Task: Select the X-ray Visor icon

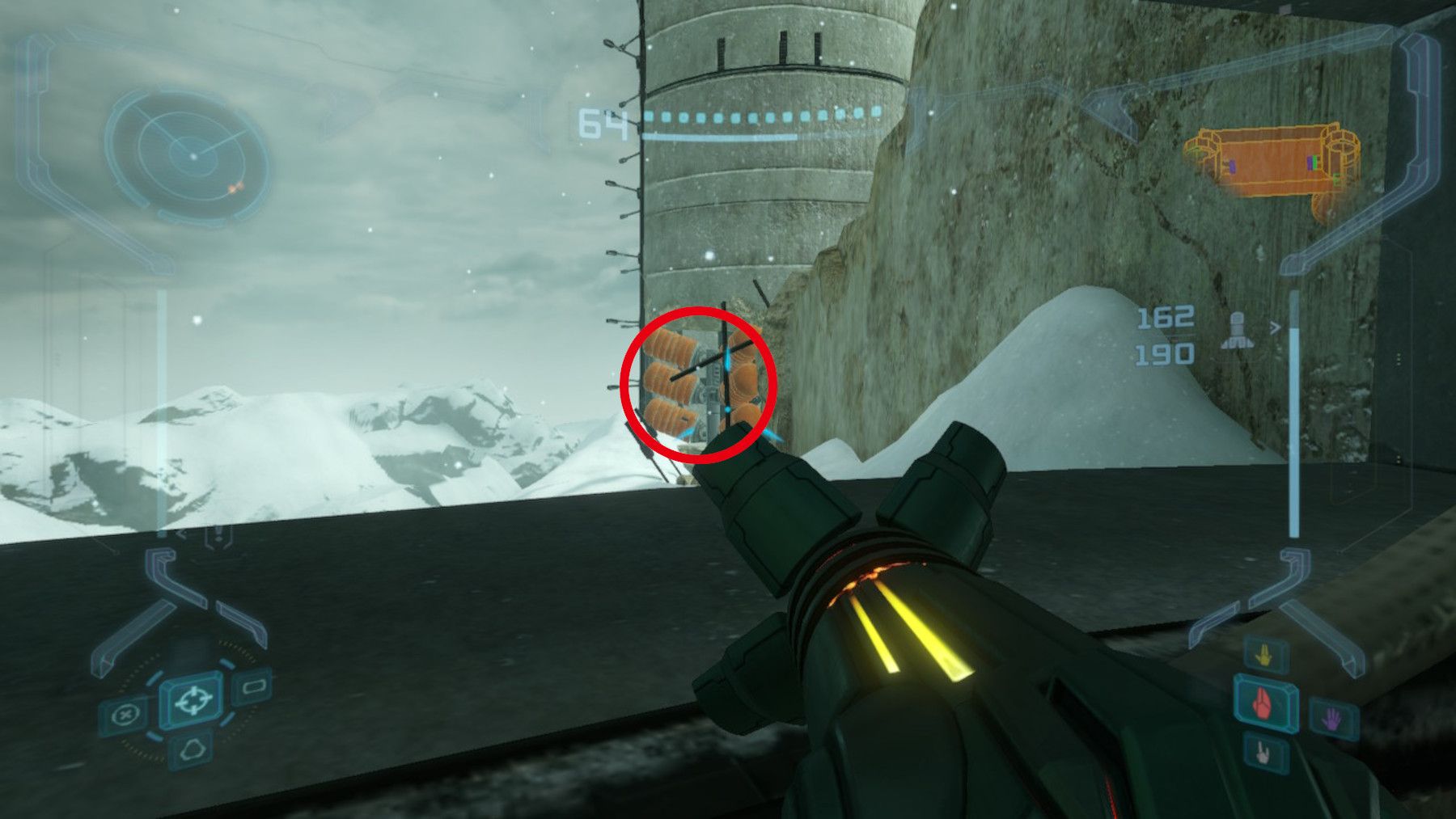Action: [x=192, y=749]
